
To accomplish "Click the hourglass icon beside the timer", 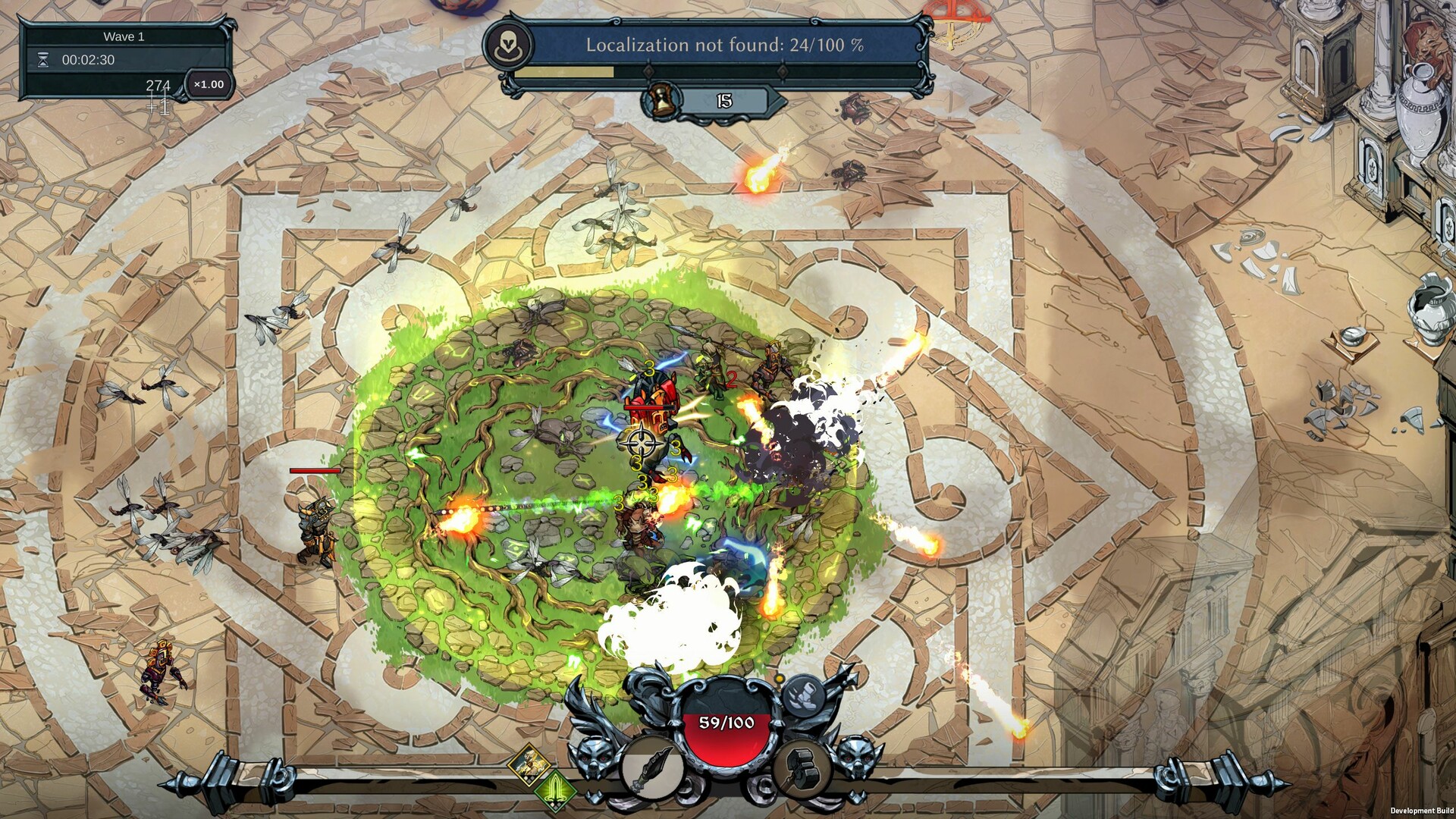I will click(44, 59).
